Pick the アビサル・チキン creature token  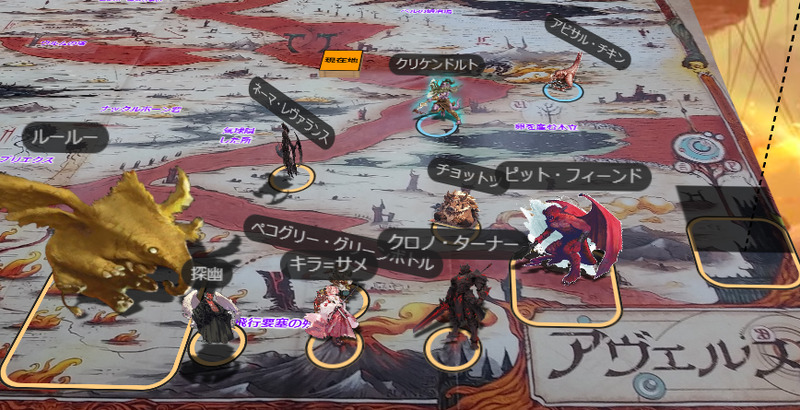click(566, 75)
